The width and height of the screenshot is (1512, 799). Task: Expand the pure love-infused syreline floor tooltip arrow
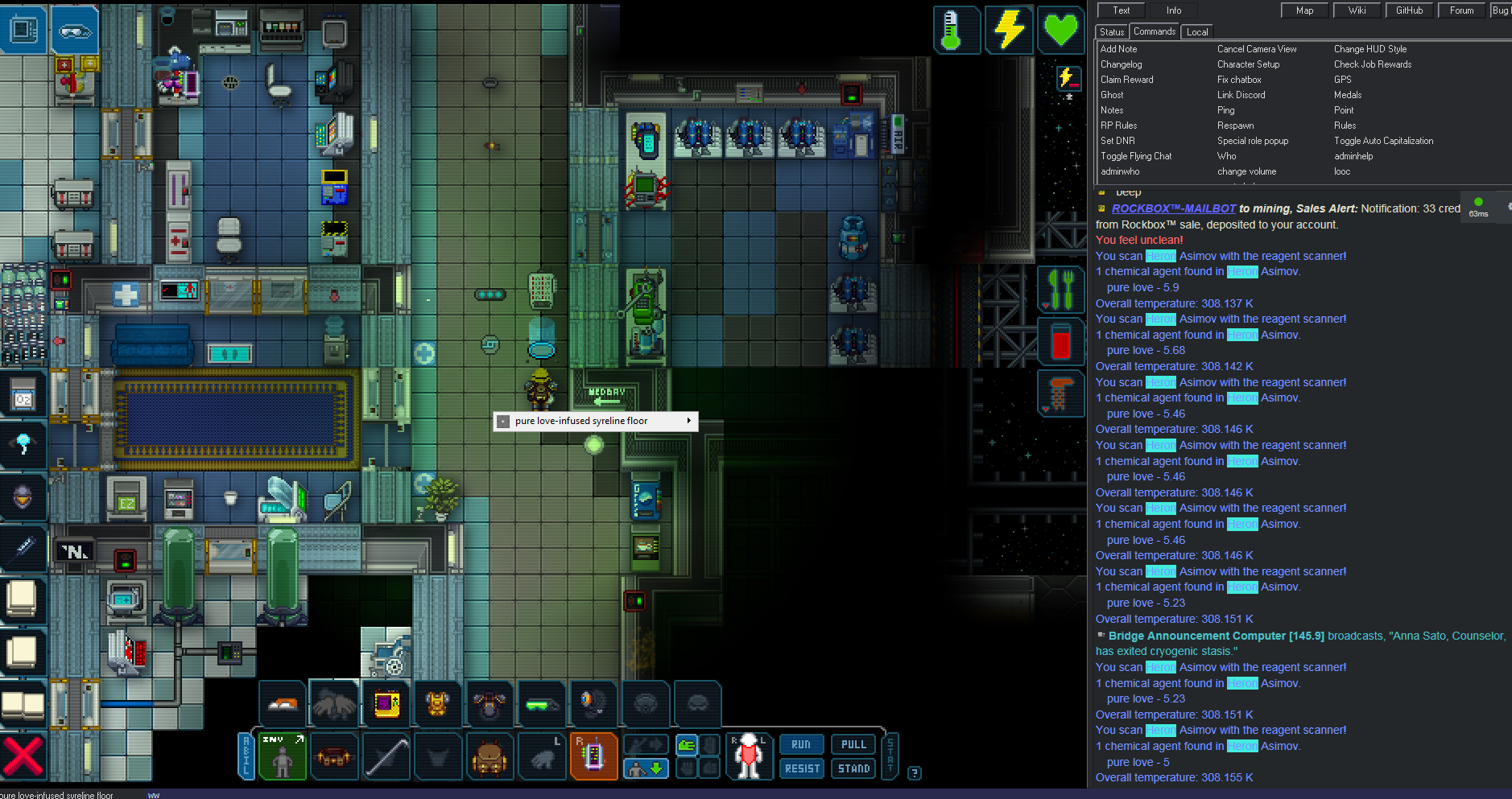click(689, 420)
